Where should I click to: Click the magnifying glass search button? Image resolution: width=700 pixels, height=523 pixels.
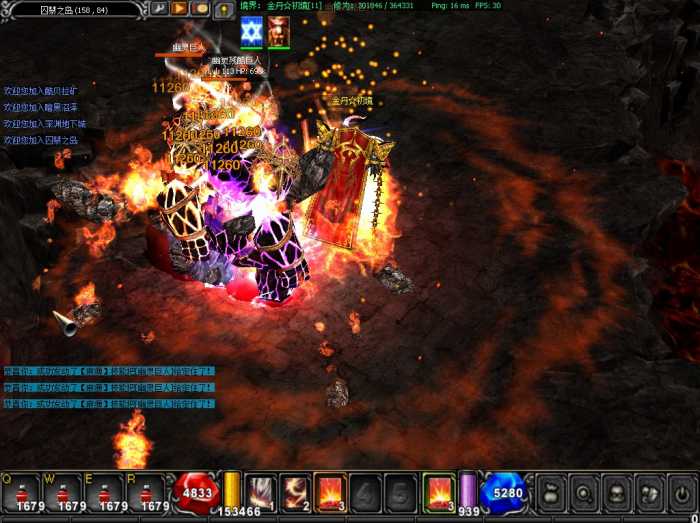click(x=582, y=492)
